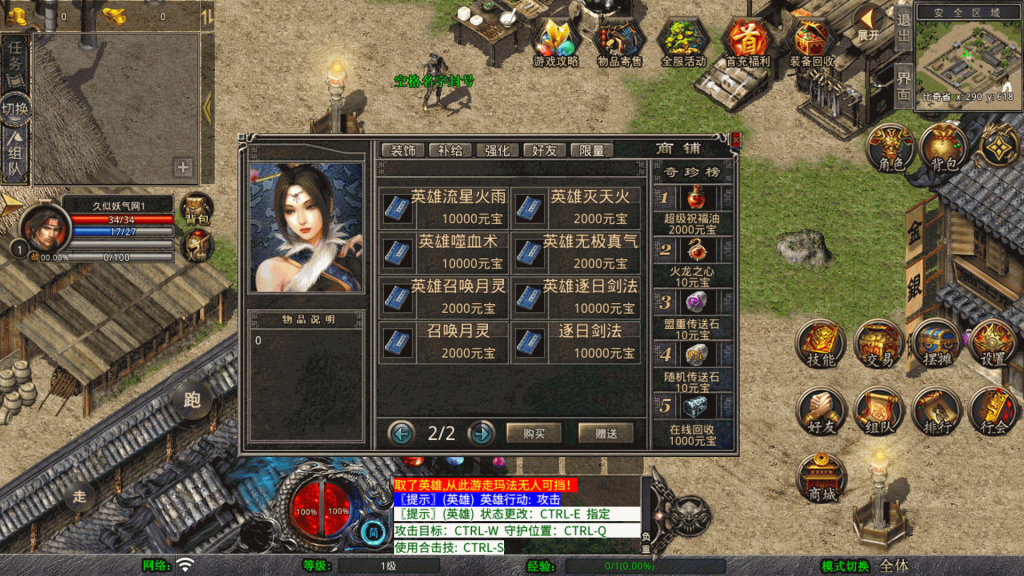The image size is (1024, 576).
Task: Click the 赠送 gift button
Action: pos(605,433)
